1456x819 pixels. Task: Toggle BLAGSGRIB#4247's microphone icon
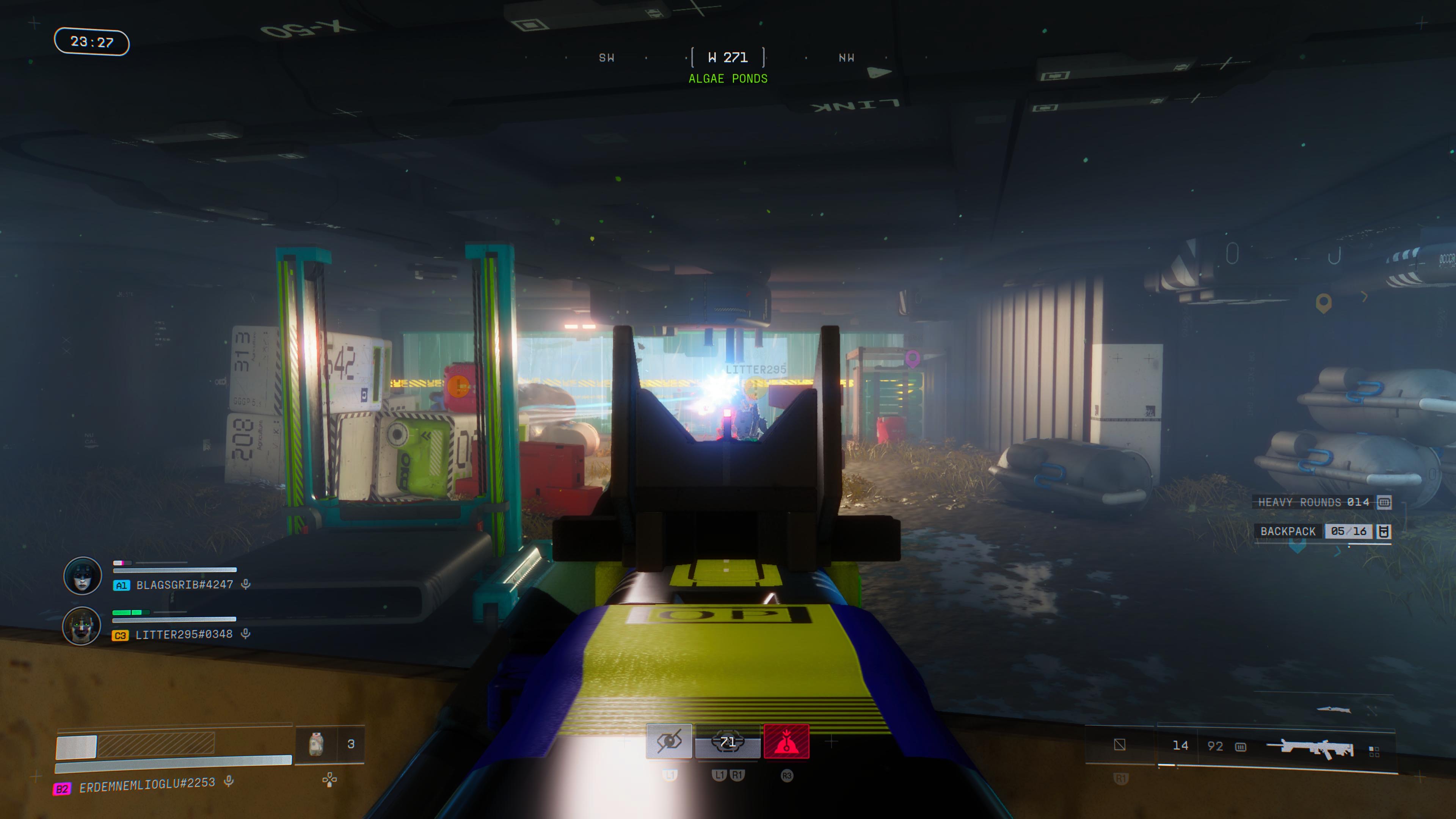coord(246,584)
